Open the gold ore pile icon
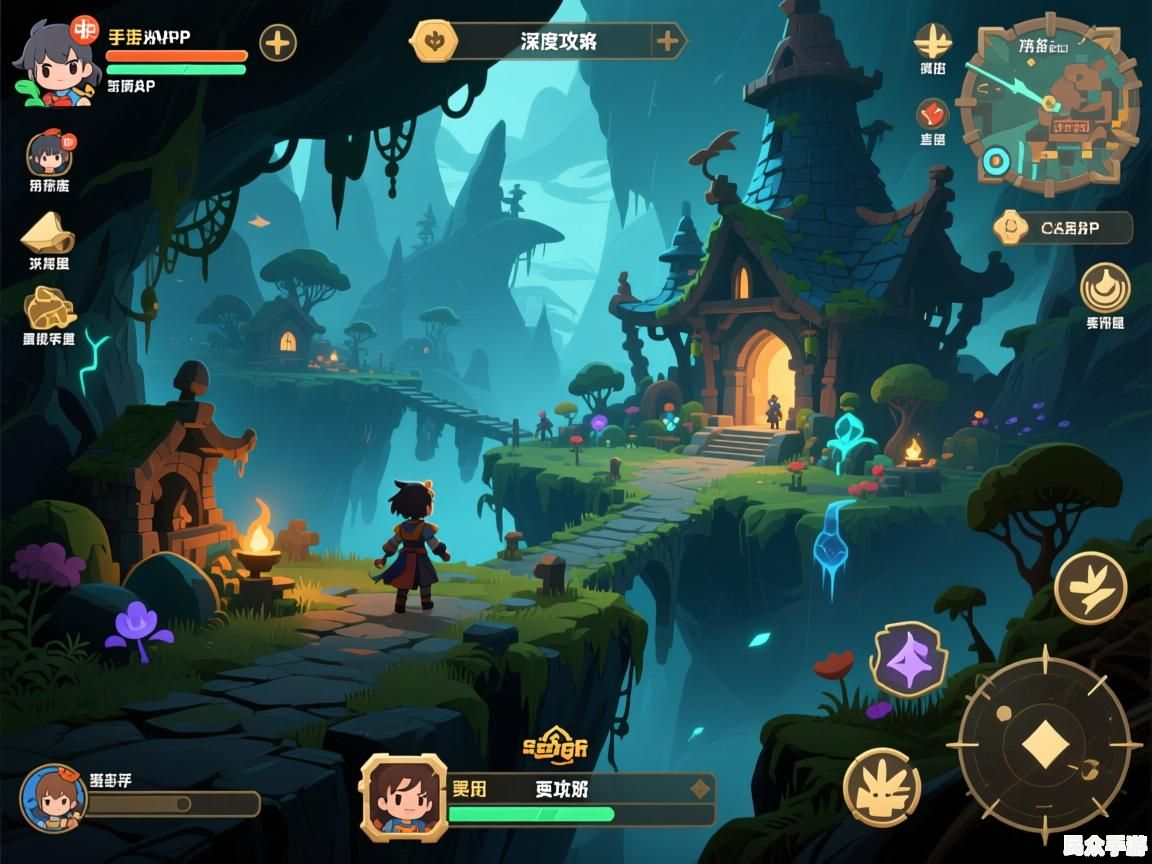This screenshot has width=1152, height=864. click(49, 308)
